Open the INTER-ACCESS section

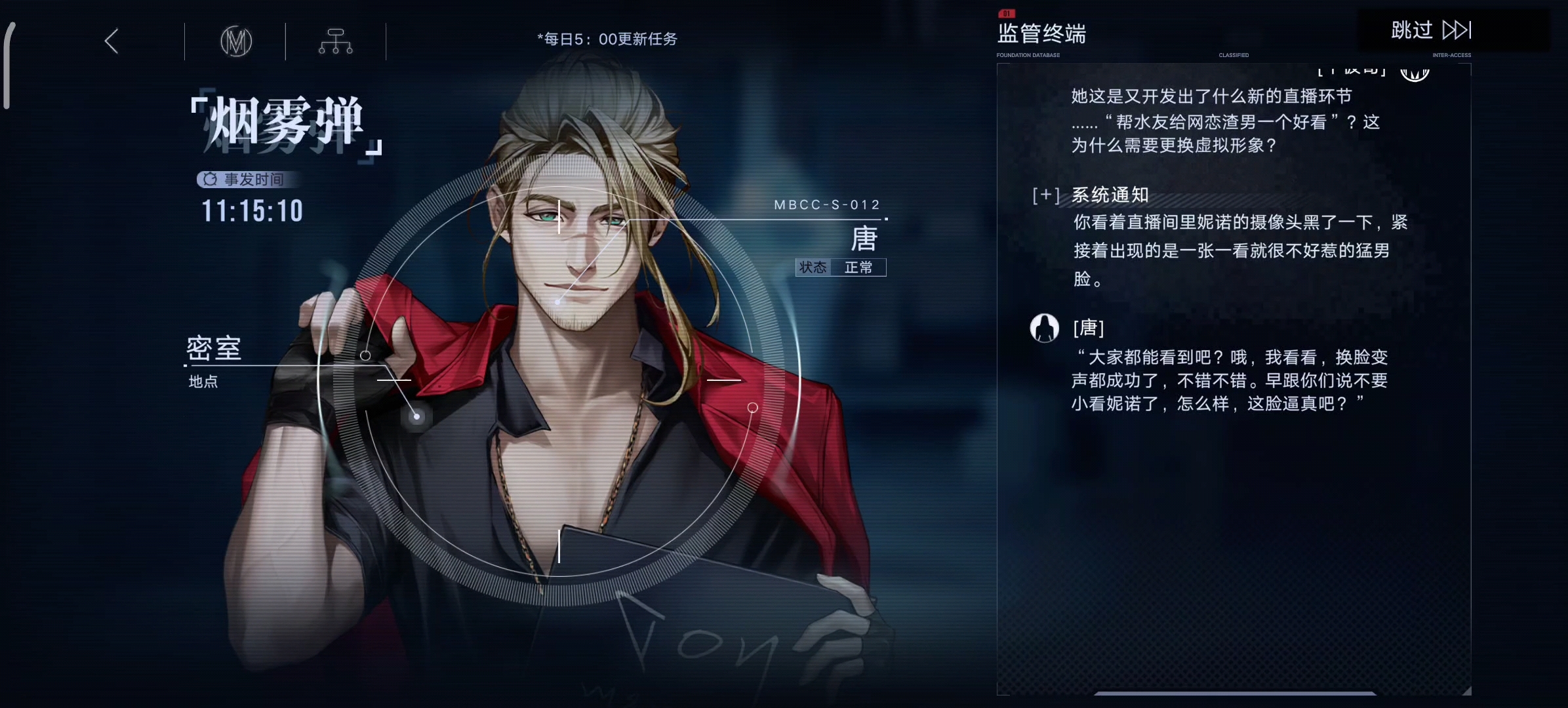coord(1452,55)
